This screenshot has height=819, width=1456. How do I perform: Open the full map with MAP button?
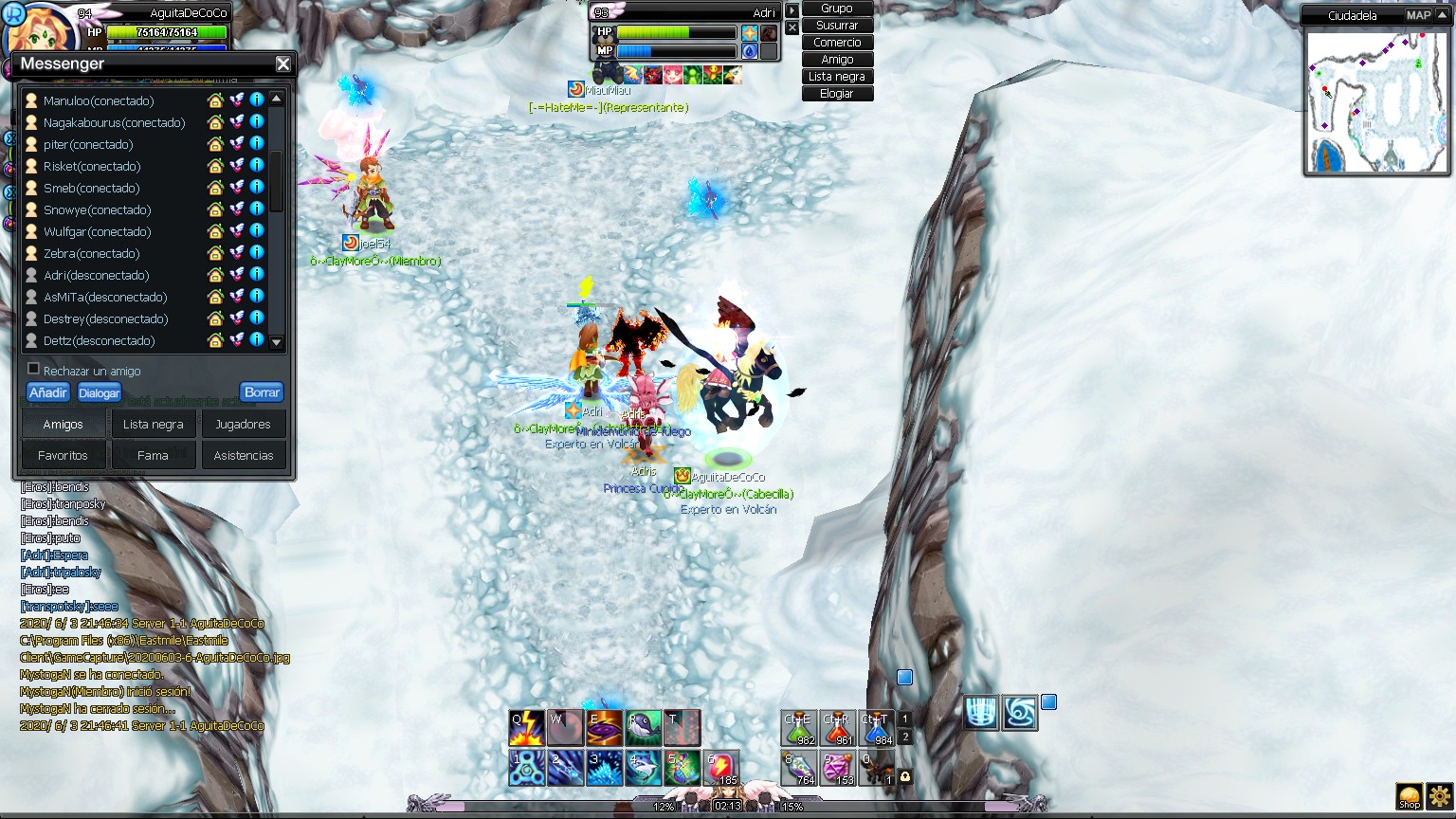(1418, 15)
